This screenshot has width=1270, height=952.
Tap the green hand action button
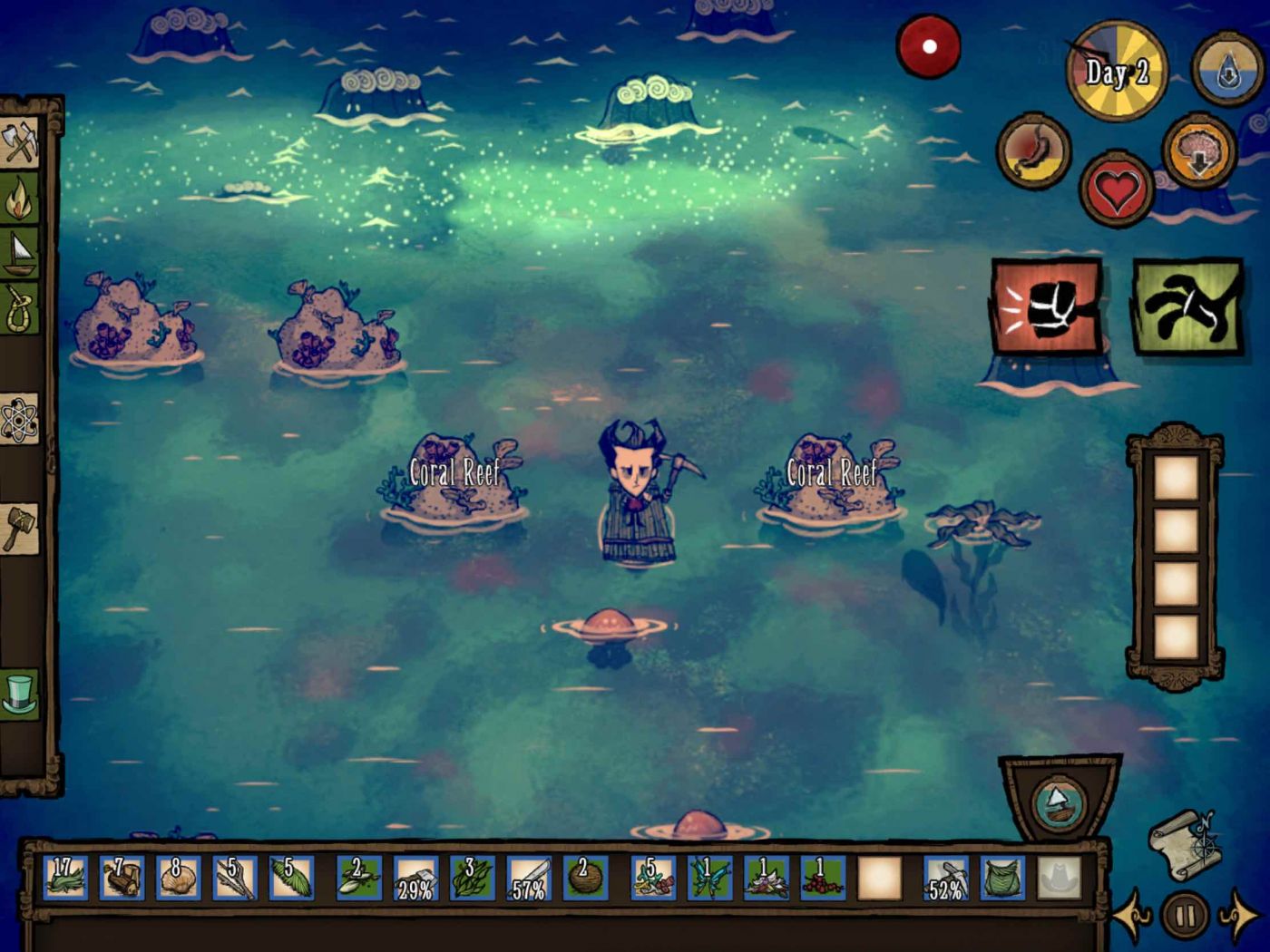point(1188,307)
